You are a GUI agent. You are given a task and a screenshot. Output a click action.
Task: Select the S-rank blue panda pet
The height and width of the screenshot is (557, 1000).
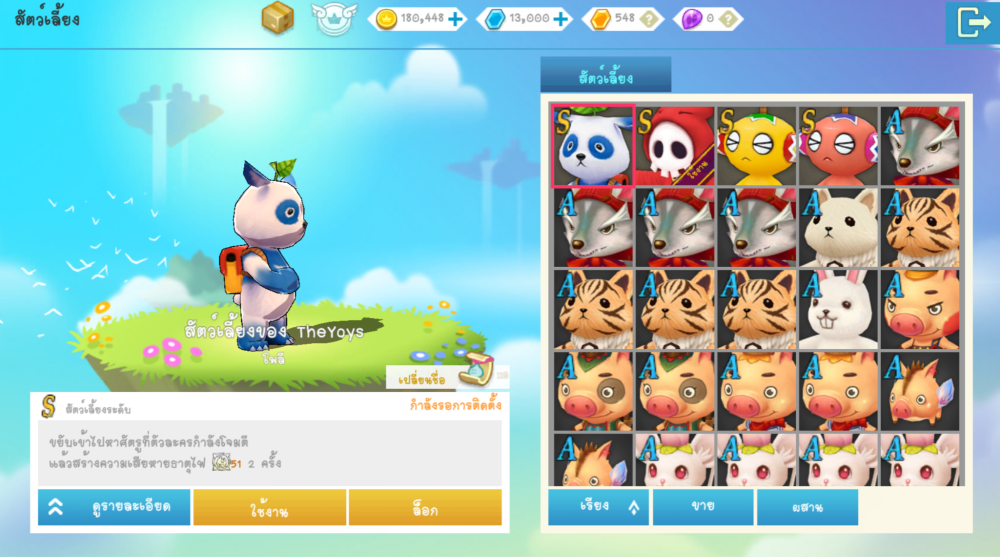[592, 146]
